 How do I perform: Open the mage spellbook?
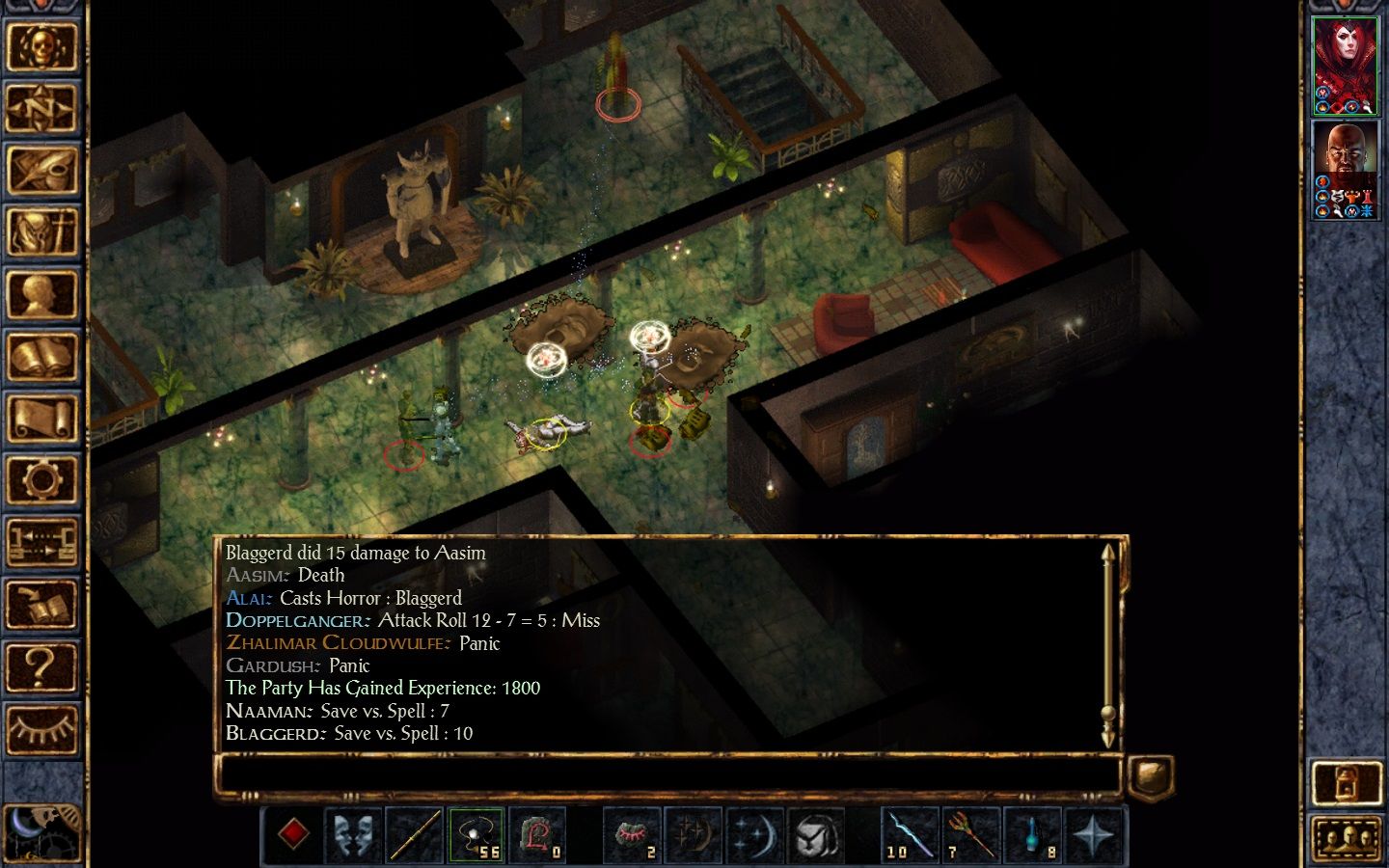point(41,357)
